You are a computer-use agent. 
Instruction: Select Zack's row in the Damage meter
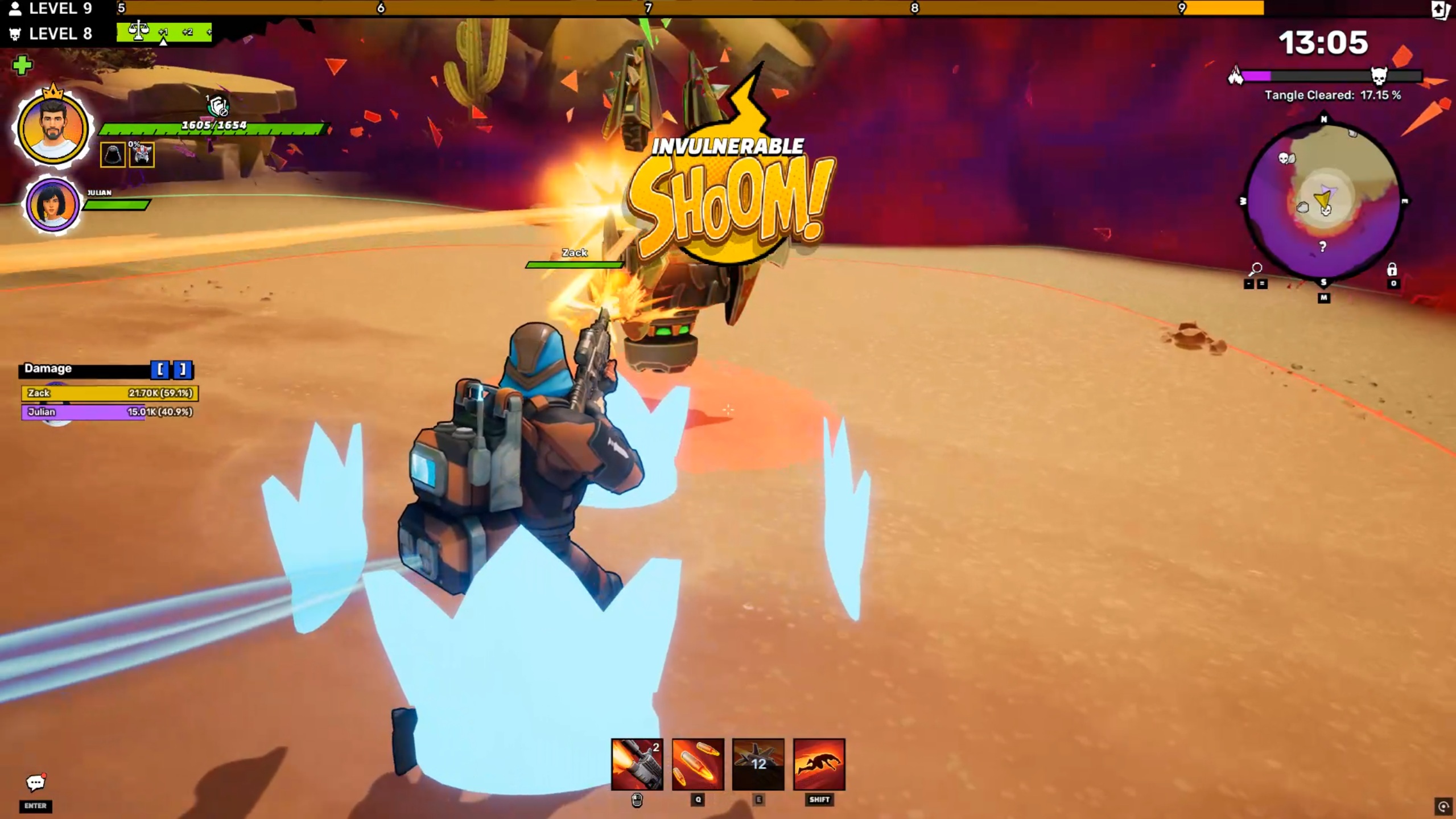(x=110, y=393)
